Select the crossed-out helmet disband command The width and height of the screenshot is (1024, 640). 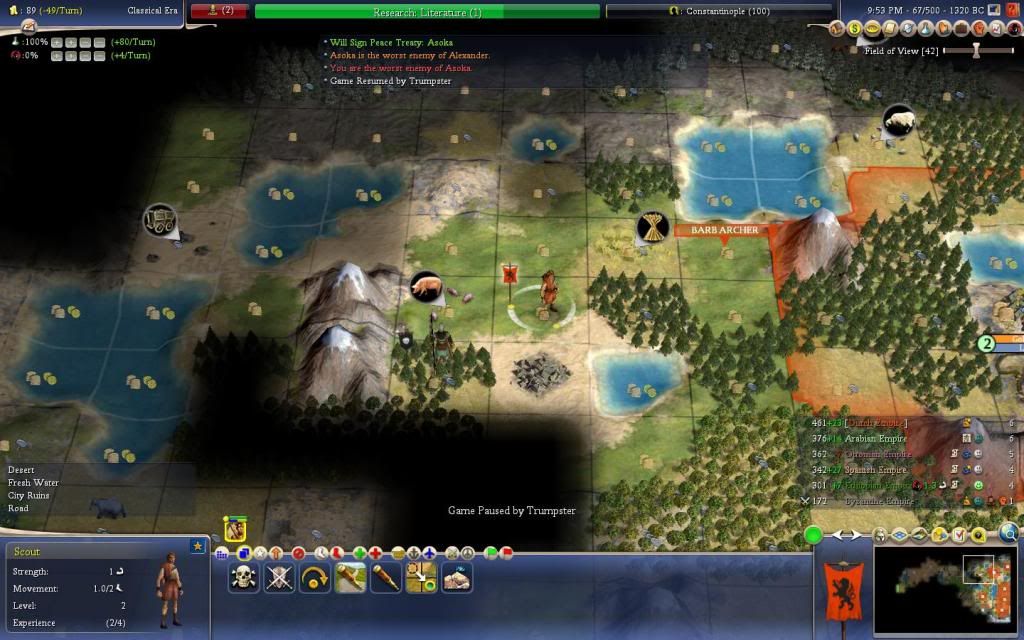pyautogui.click(x=279, y=577)
